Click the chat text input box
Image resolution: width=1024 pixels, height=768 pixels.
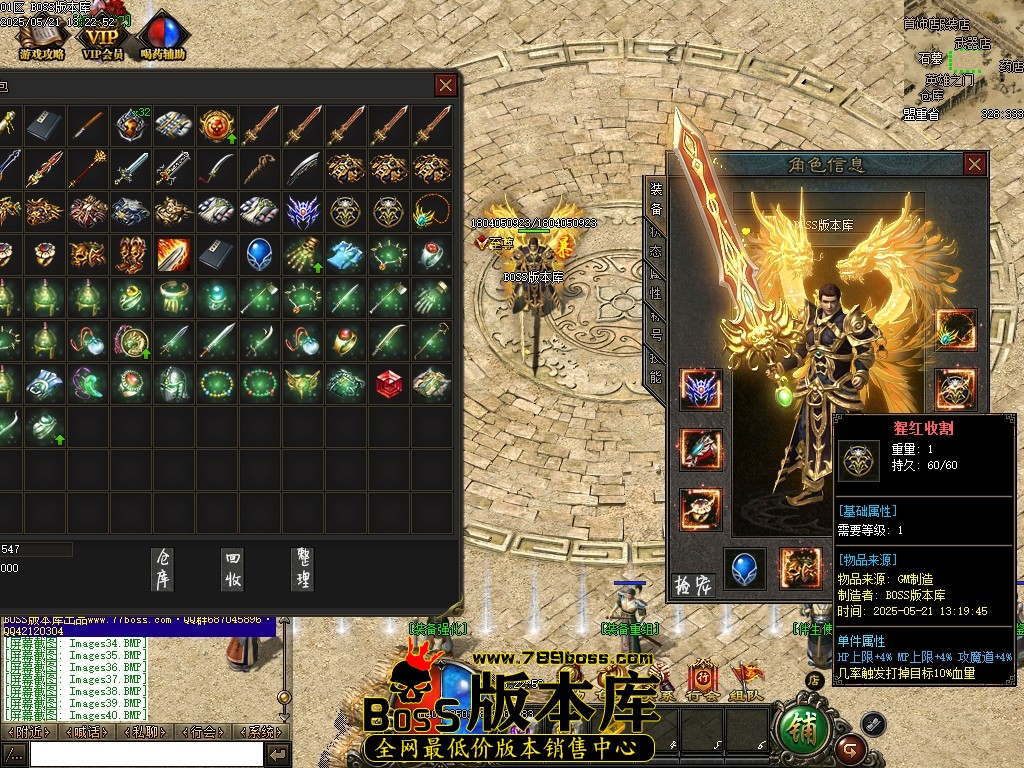tap(146, 754)
